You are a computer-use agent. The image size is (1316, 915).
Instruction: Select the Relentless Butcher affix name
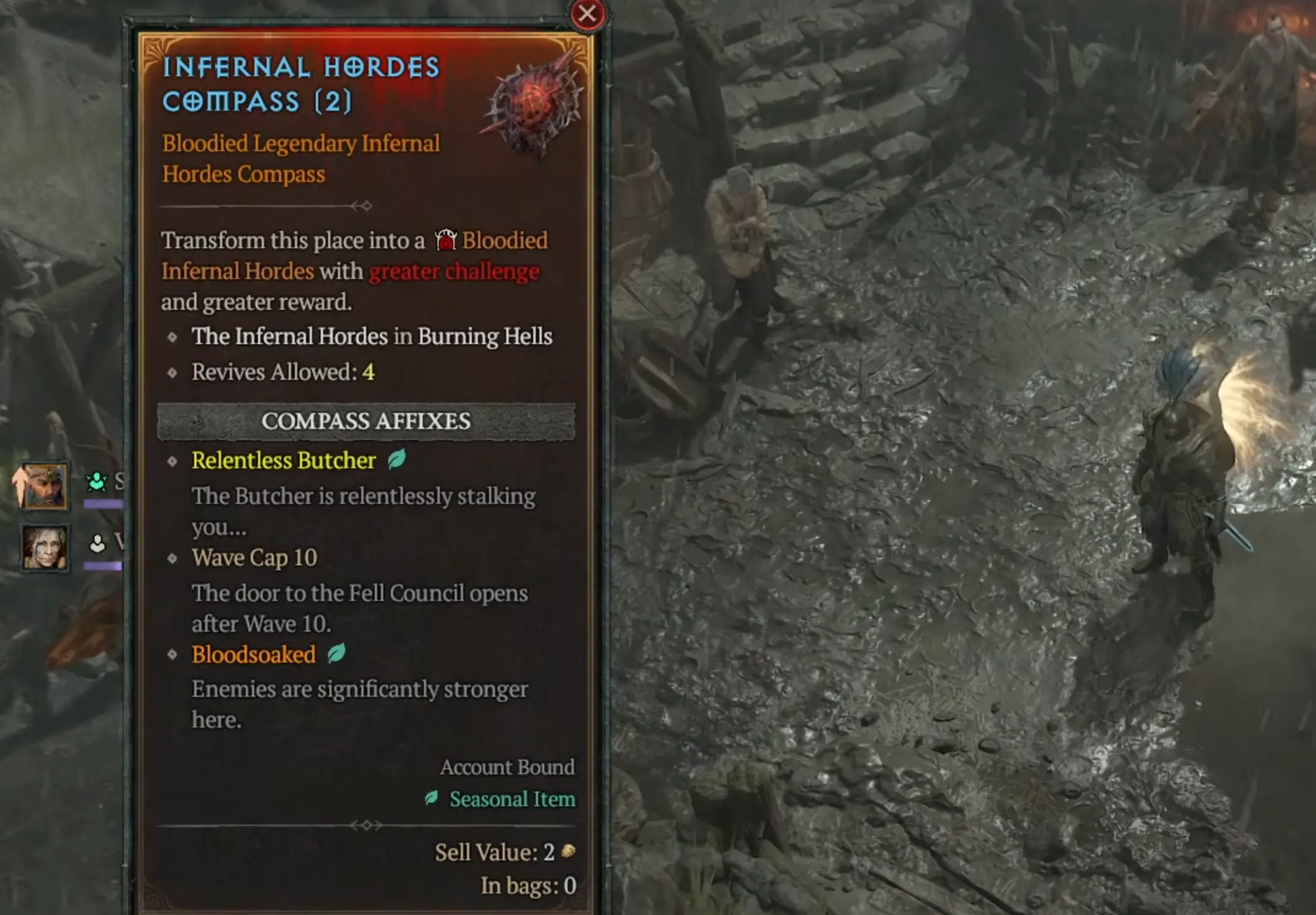tap(283, 460)
